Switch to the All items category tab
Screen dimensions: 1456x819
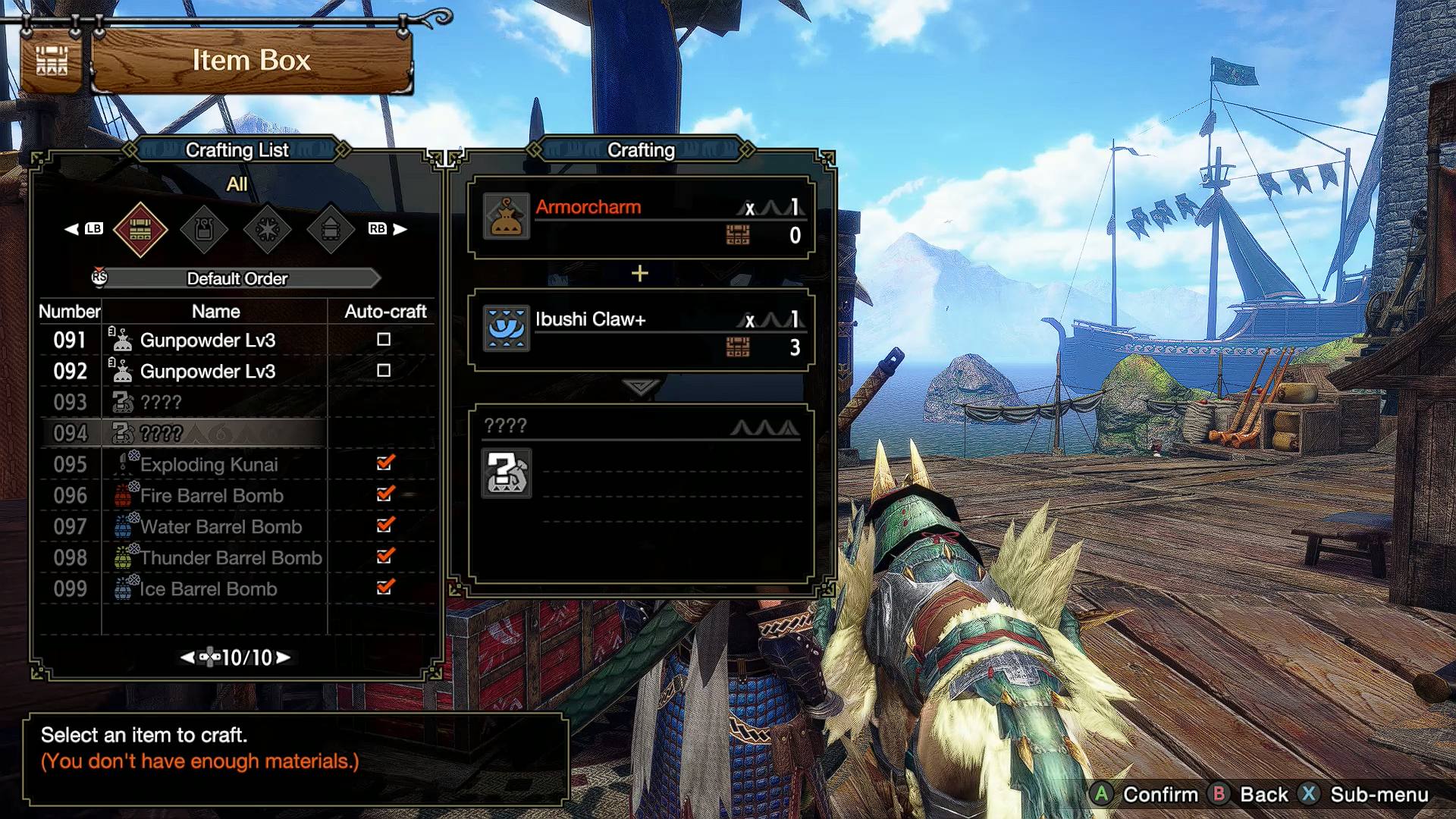tap(140, 229)
